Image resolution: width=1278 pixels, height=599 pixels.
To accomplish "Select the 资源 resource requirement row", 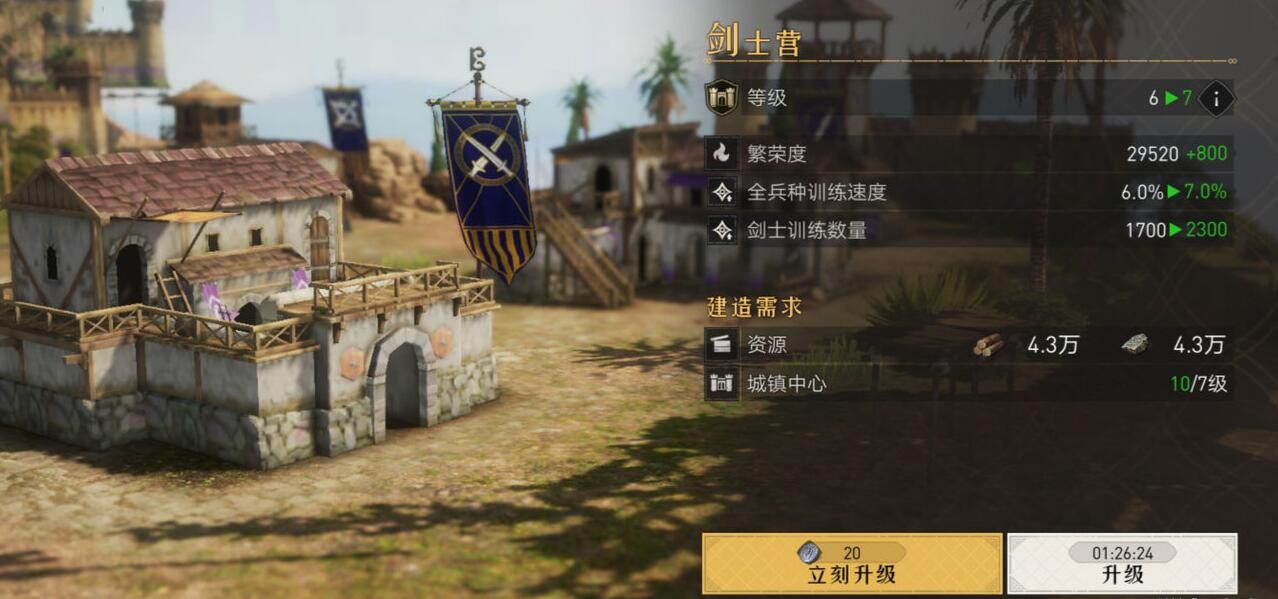I will coord(968,345).
